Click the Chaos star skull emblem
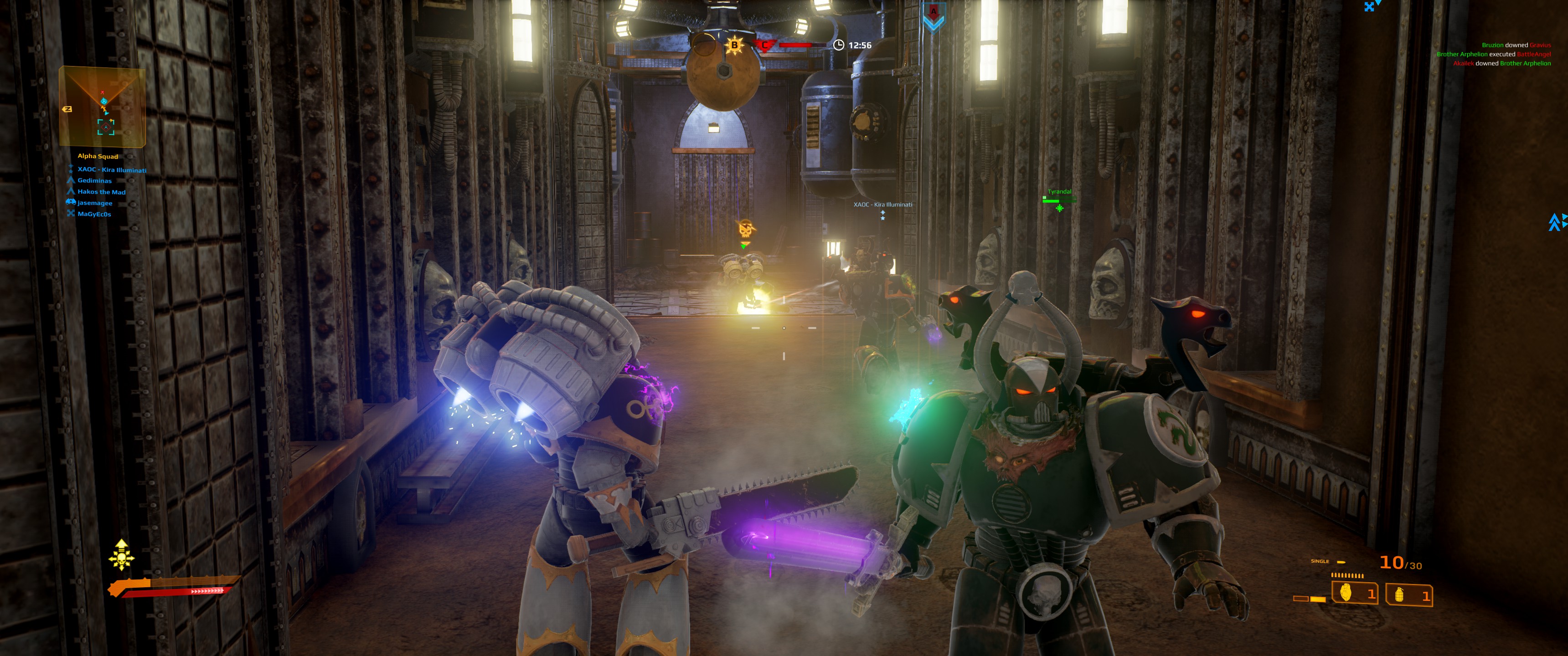 click(121, 555)
